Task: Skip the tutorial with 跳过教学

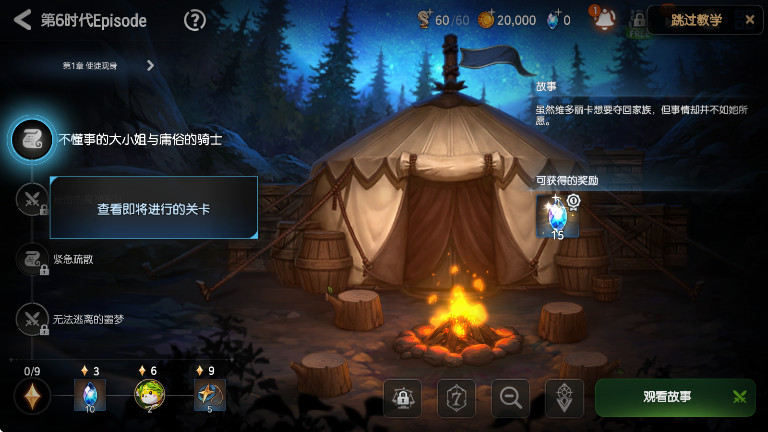Action: (696, 20)
